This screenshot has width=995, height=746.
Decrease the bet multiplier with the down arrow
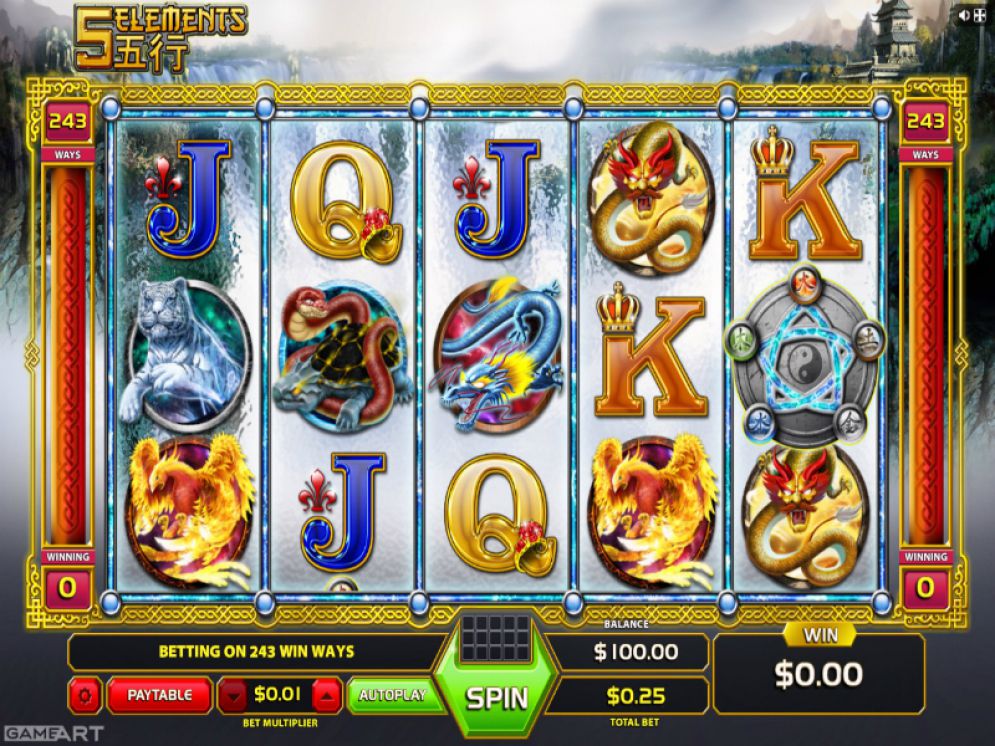233,694
